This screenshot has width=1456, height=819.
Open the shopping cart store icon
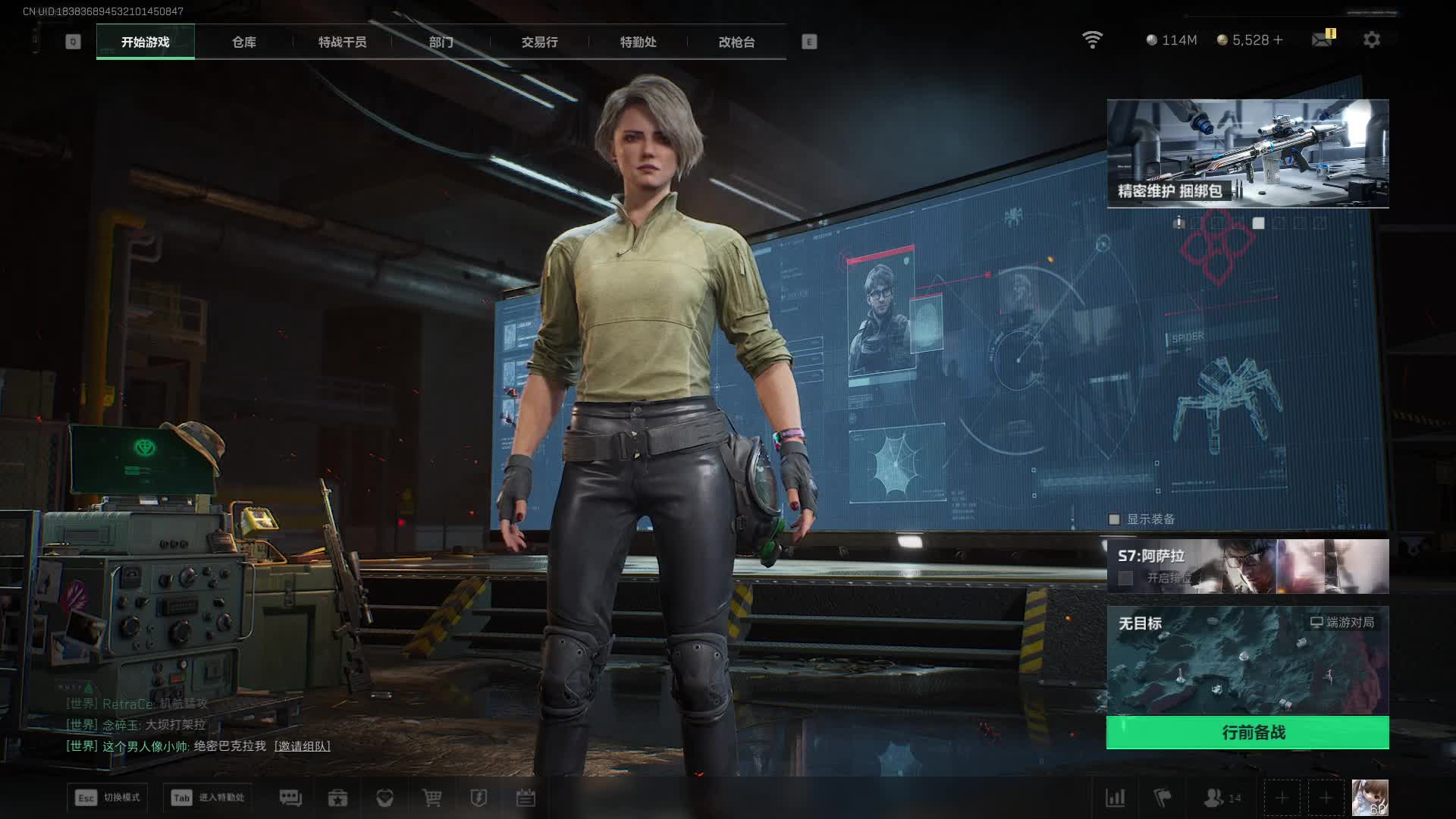coord(431,798)
